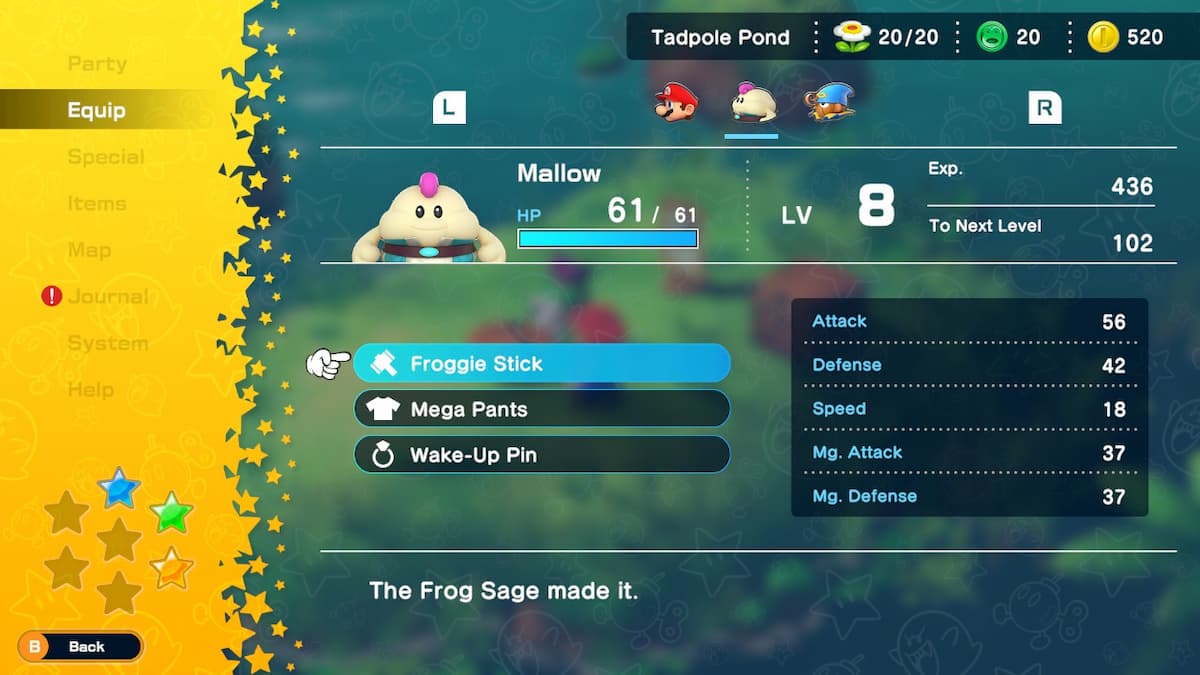Switch to Mario's character portrait

coord(675,103)
